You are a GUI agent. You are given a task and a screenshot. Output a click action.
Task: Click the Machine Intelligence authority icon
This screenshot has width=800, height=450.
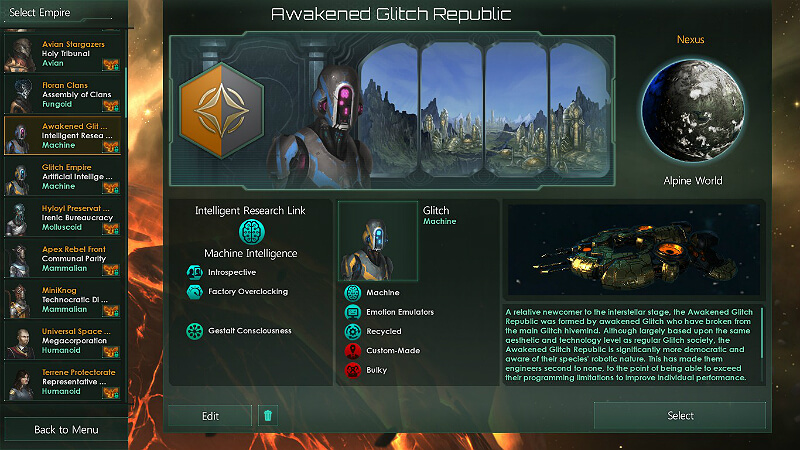(x=250, y=232)
